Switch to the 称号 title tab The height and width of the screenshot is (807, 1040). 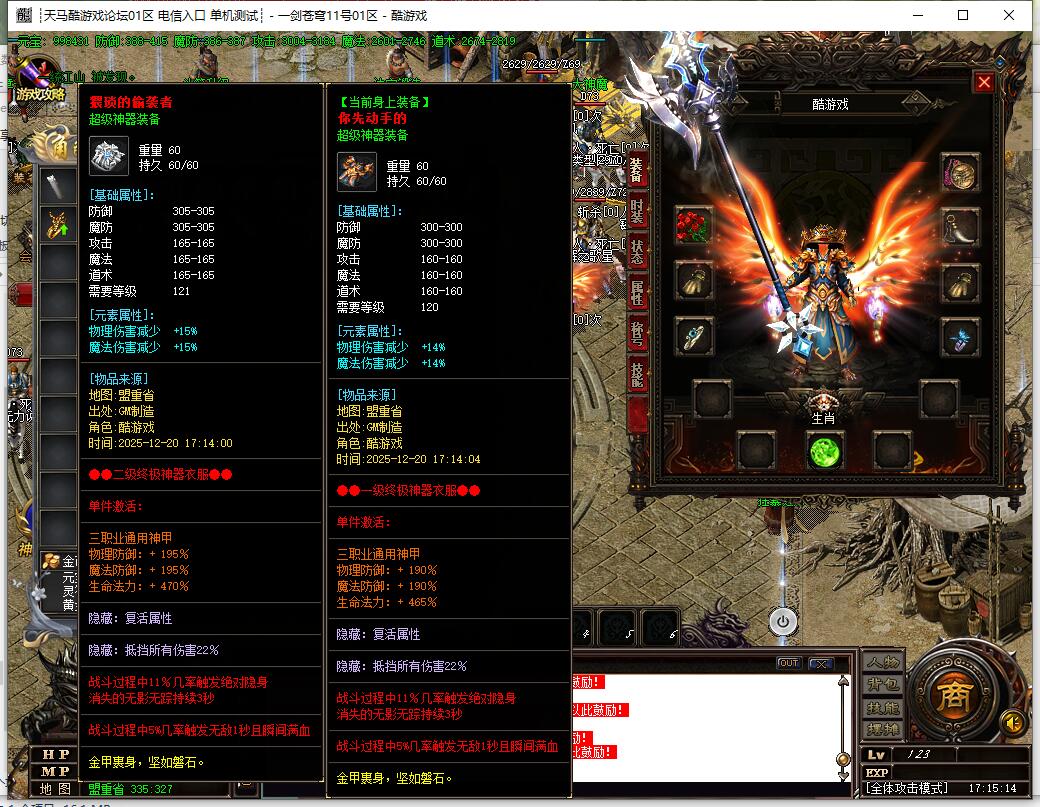(637, 334)
